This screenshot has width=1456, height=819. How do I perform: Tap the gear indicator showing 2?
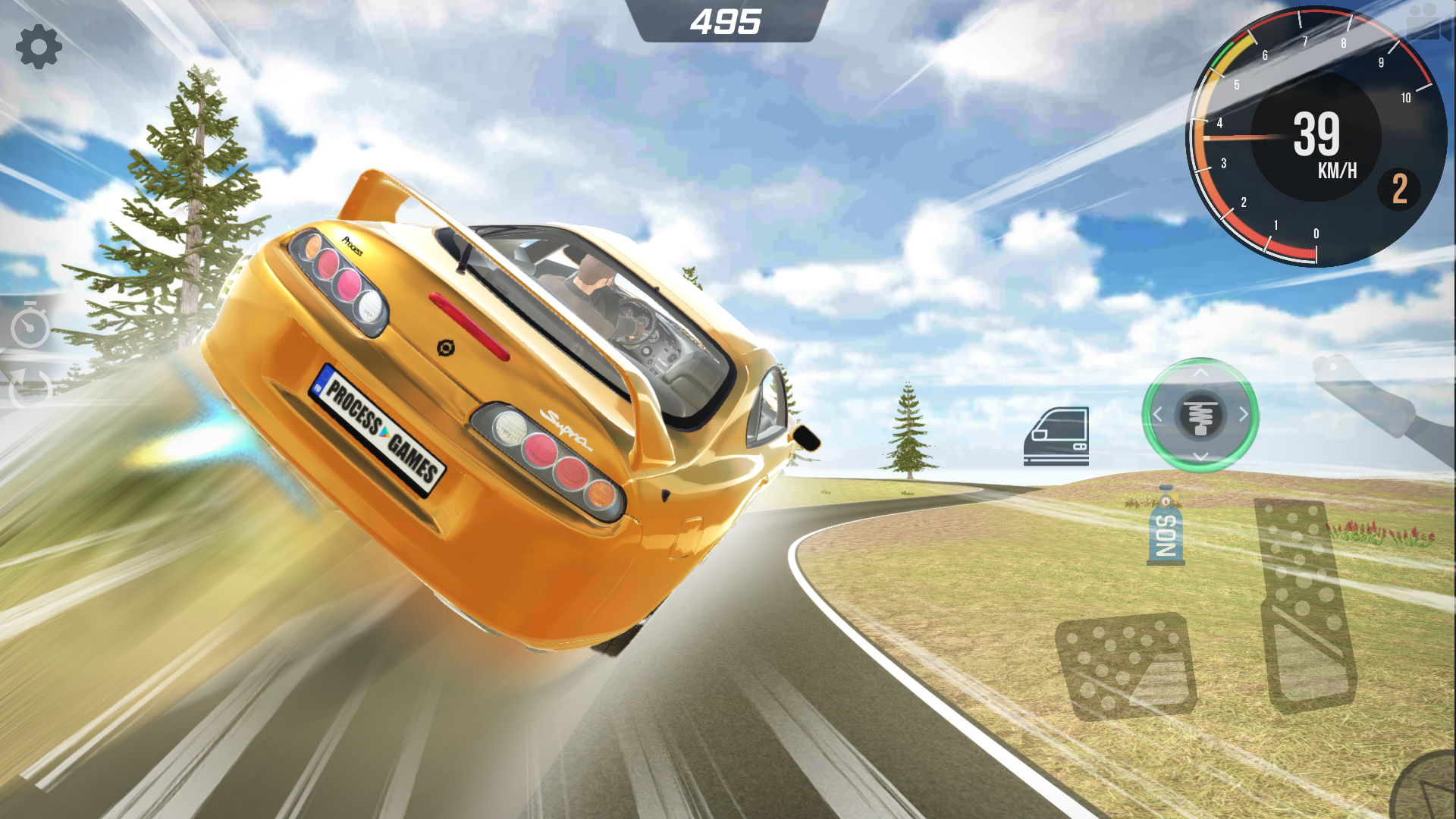tap(1399, 190)
